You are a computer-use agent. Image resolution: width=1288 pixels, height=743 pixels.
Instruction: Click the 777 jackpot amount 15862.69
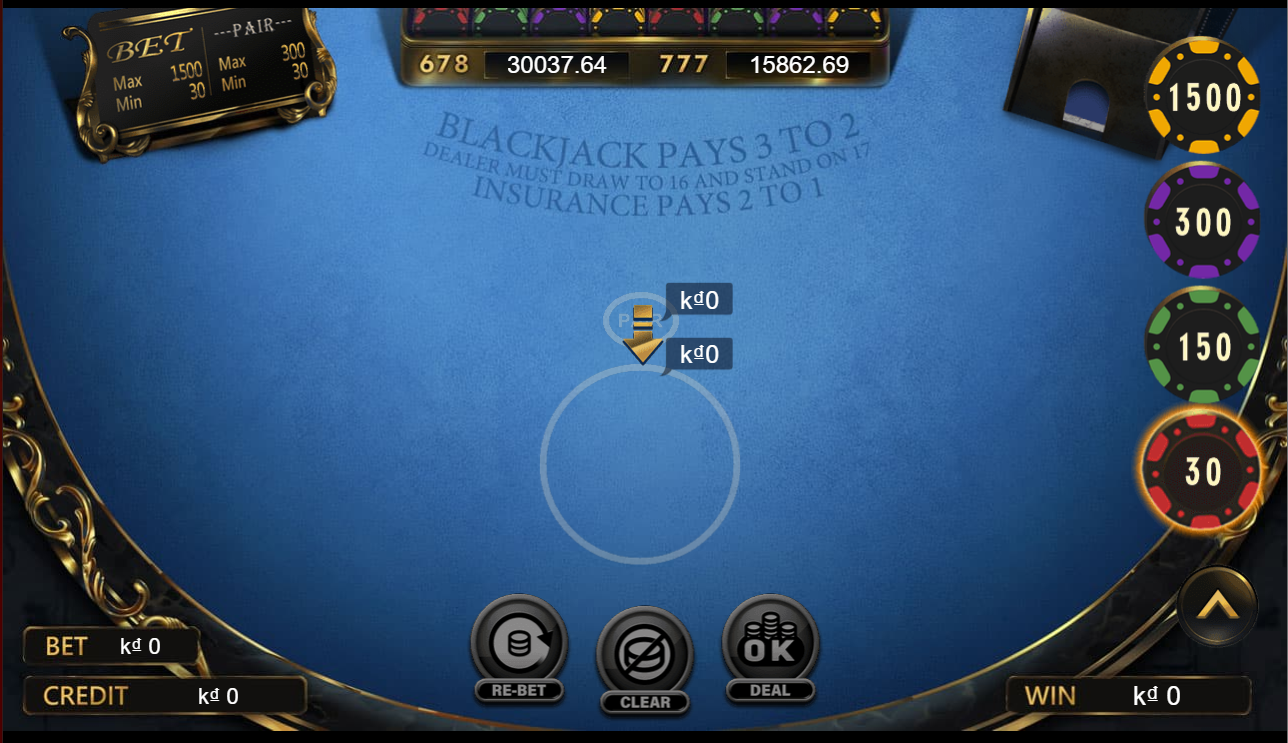(800, 65)
